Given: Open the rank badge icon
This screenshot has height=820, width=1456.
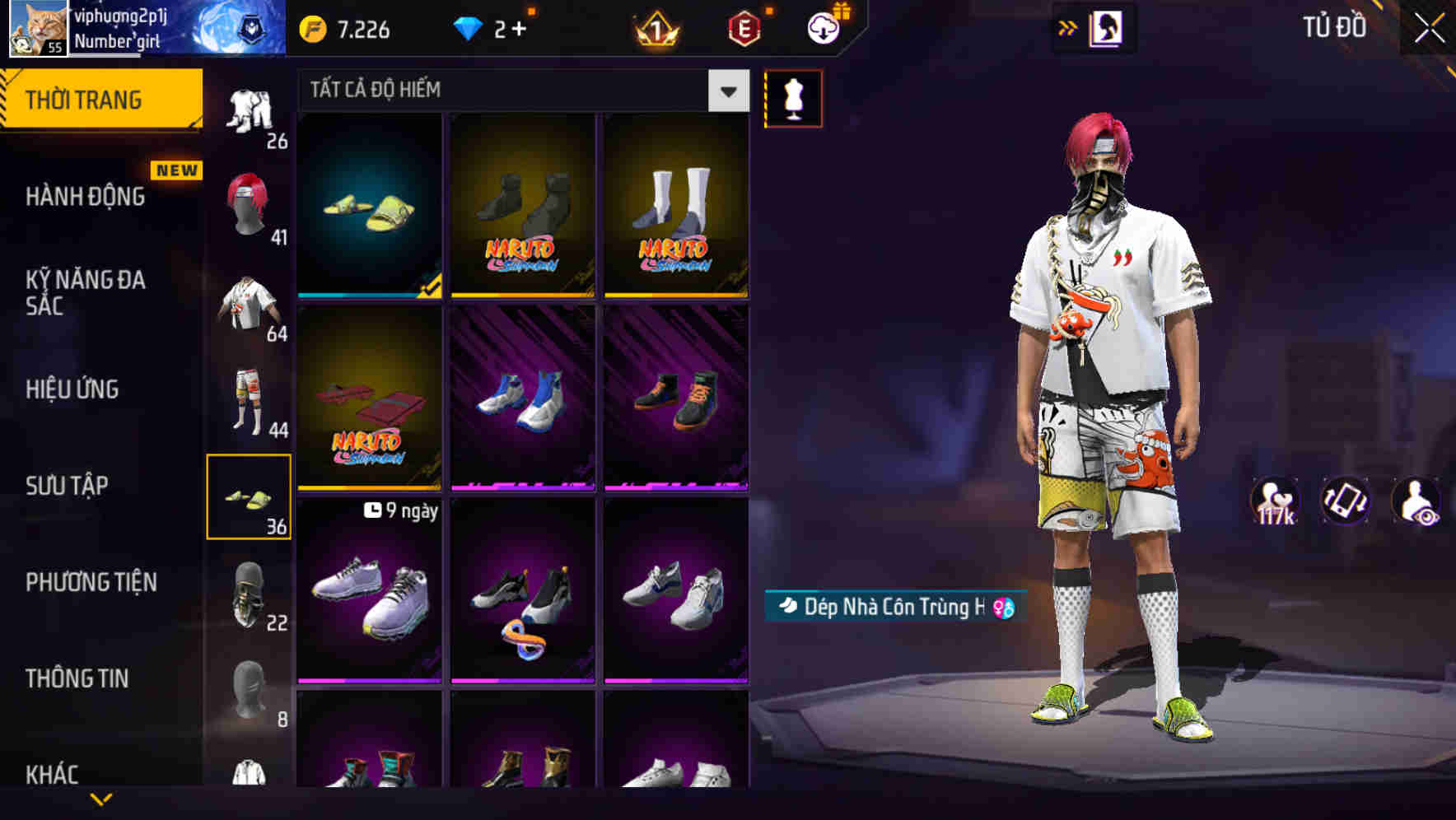Looking at the screenshot, I should point(656,29).
